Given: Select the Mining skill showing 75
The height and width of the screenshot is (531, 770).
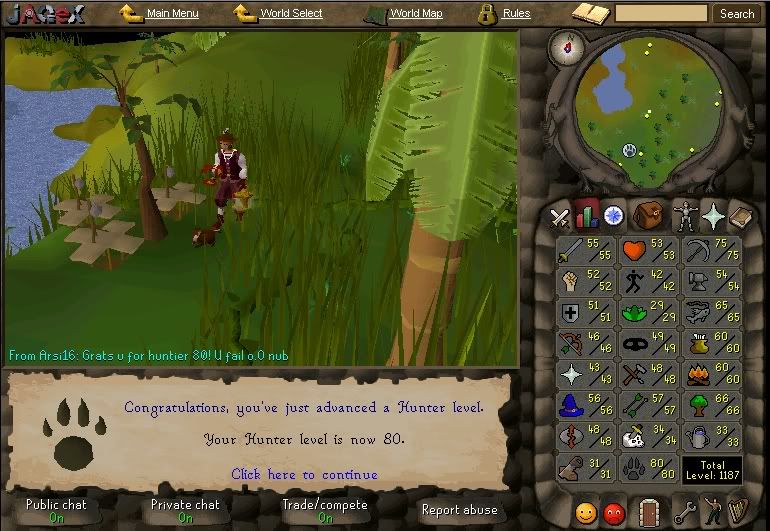Looking at the screenshot, I should (x=710, y=250).
